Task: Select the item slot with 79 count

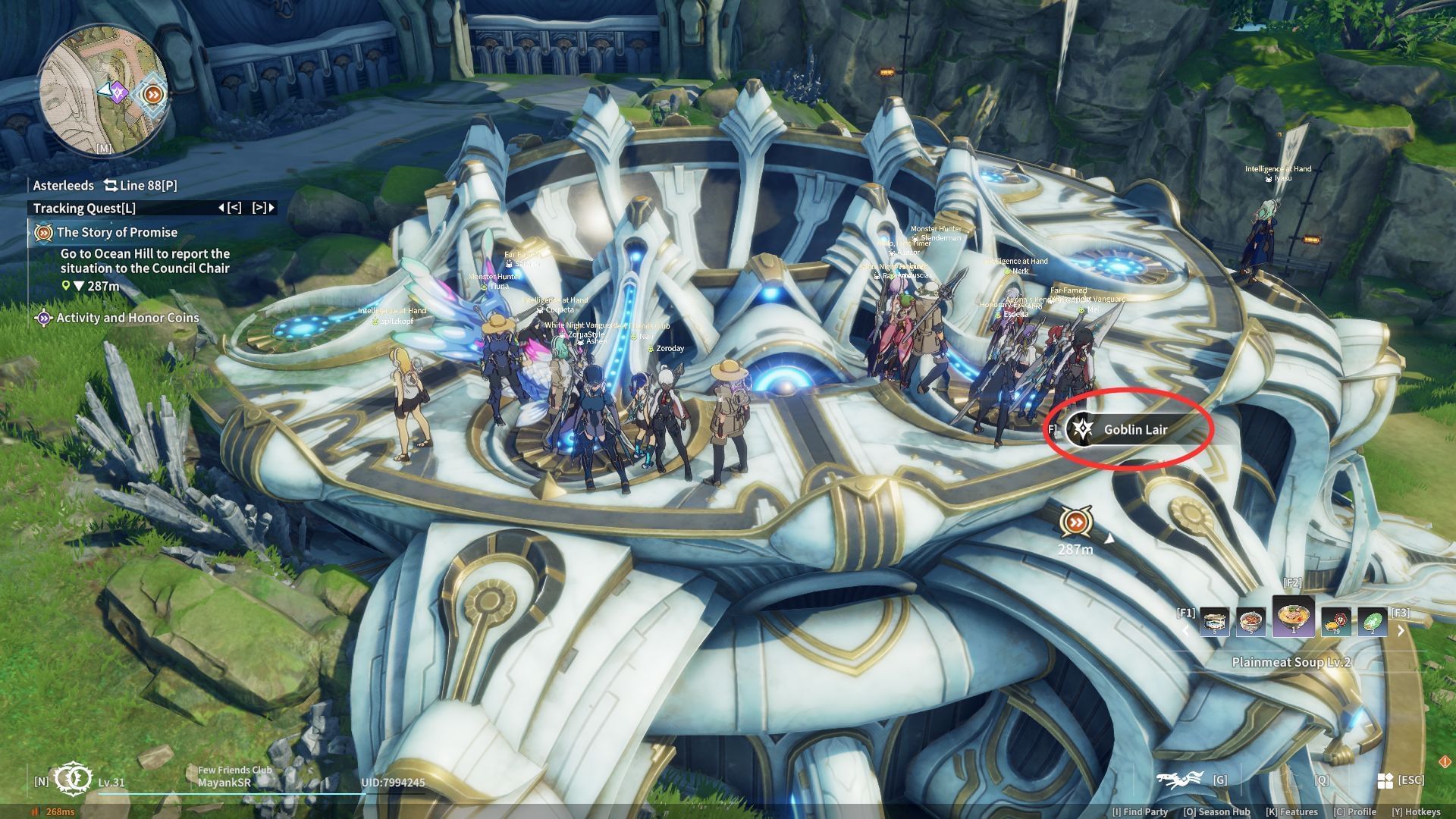Action: coord(1335,623)
